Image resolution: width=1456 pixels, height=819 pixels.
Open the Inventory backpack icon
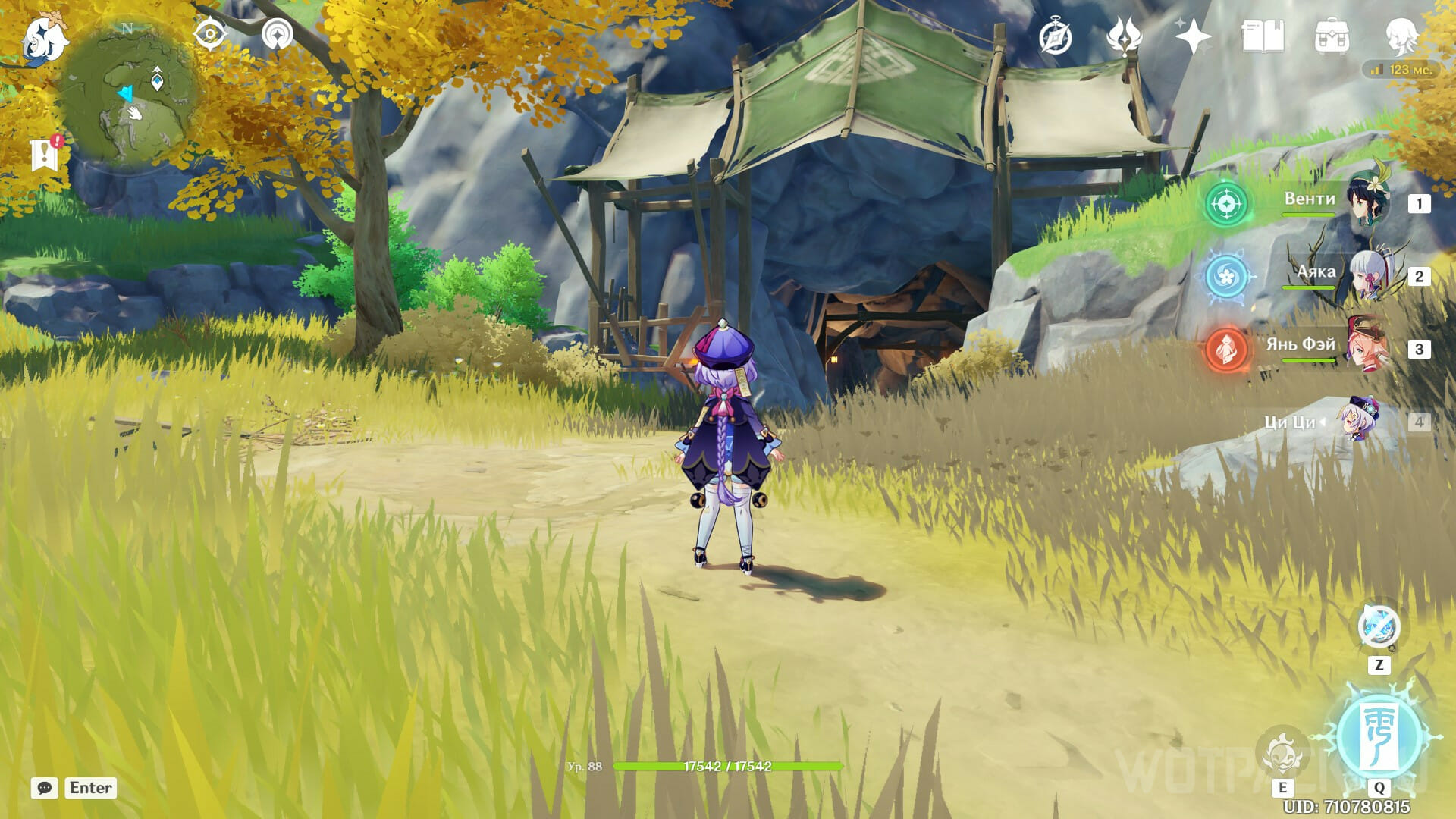1331,36
